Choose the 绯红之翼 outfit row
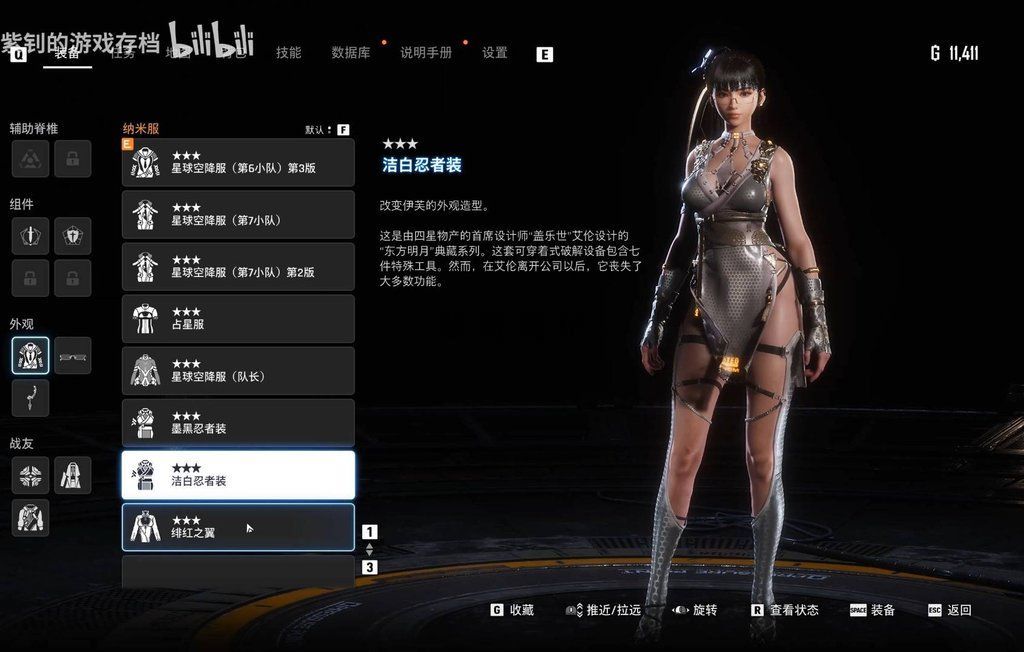The height and width of the screenshot is (652, 1024). [x=238, y=527]
